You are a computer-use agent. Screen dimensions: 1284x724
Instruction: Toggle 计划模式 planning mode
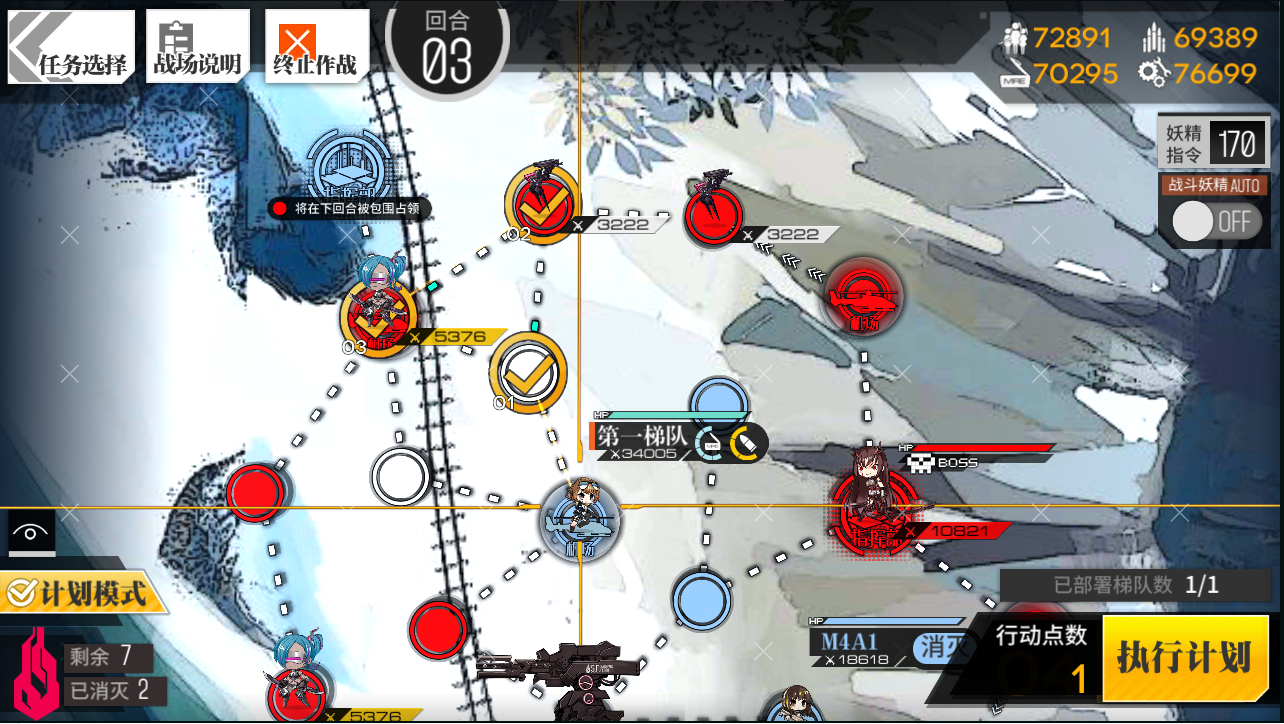(82, 594)
